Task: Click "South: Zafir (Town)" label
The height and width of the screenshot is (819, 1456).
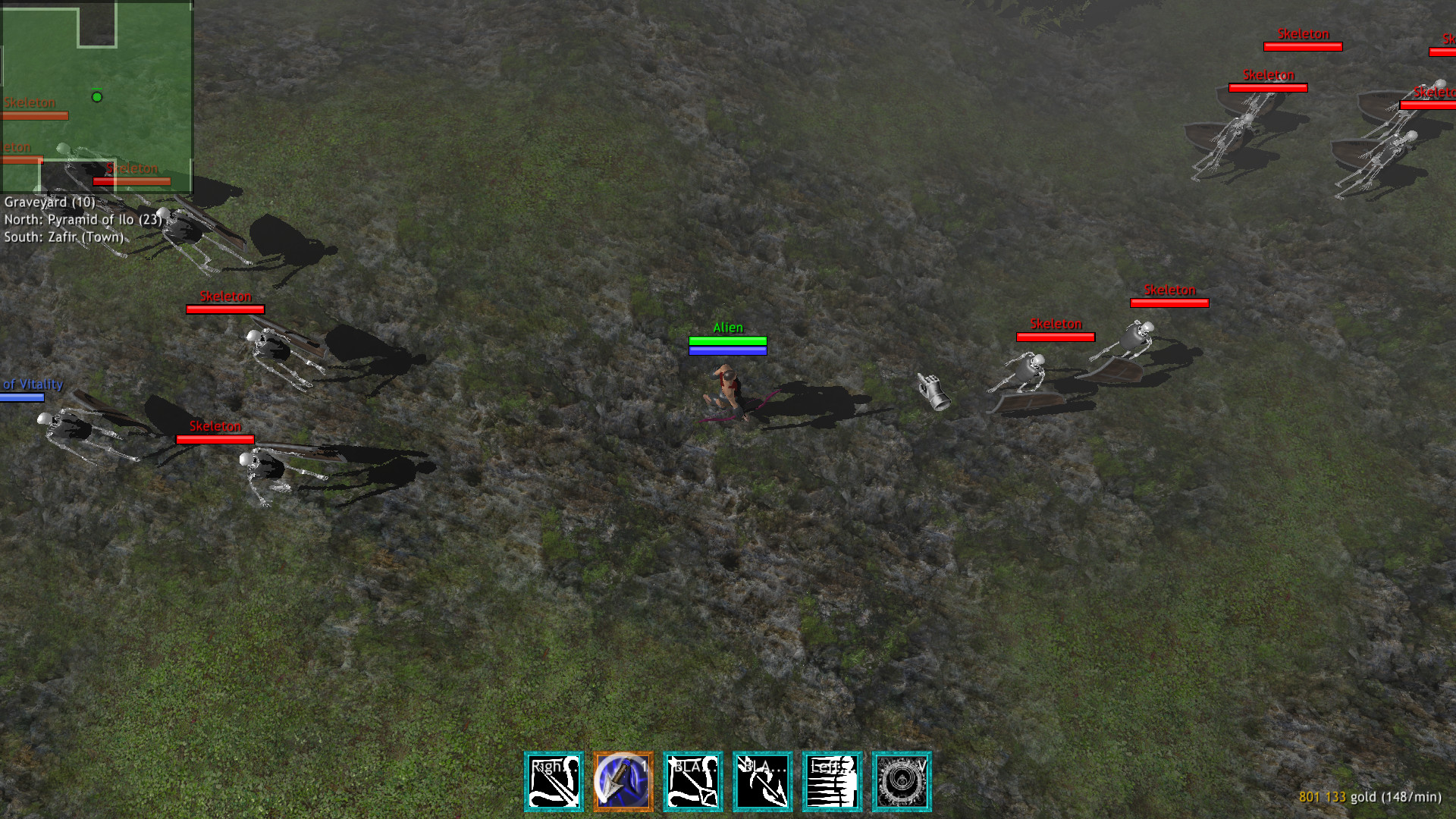Action: click(64, 237)
